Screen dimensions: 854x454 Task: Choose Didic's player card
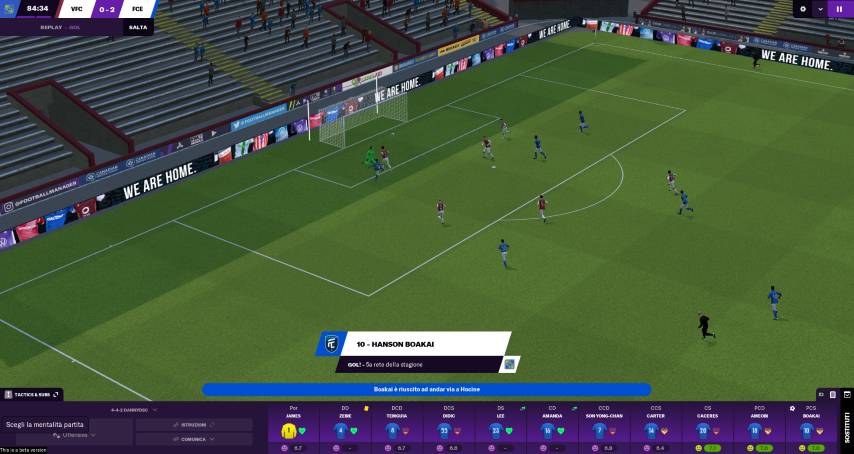(448, 430)
